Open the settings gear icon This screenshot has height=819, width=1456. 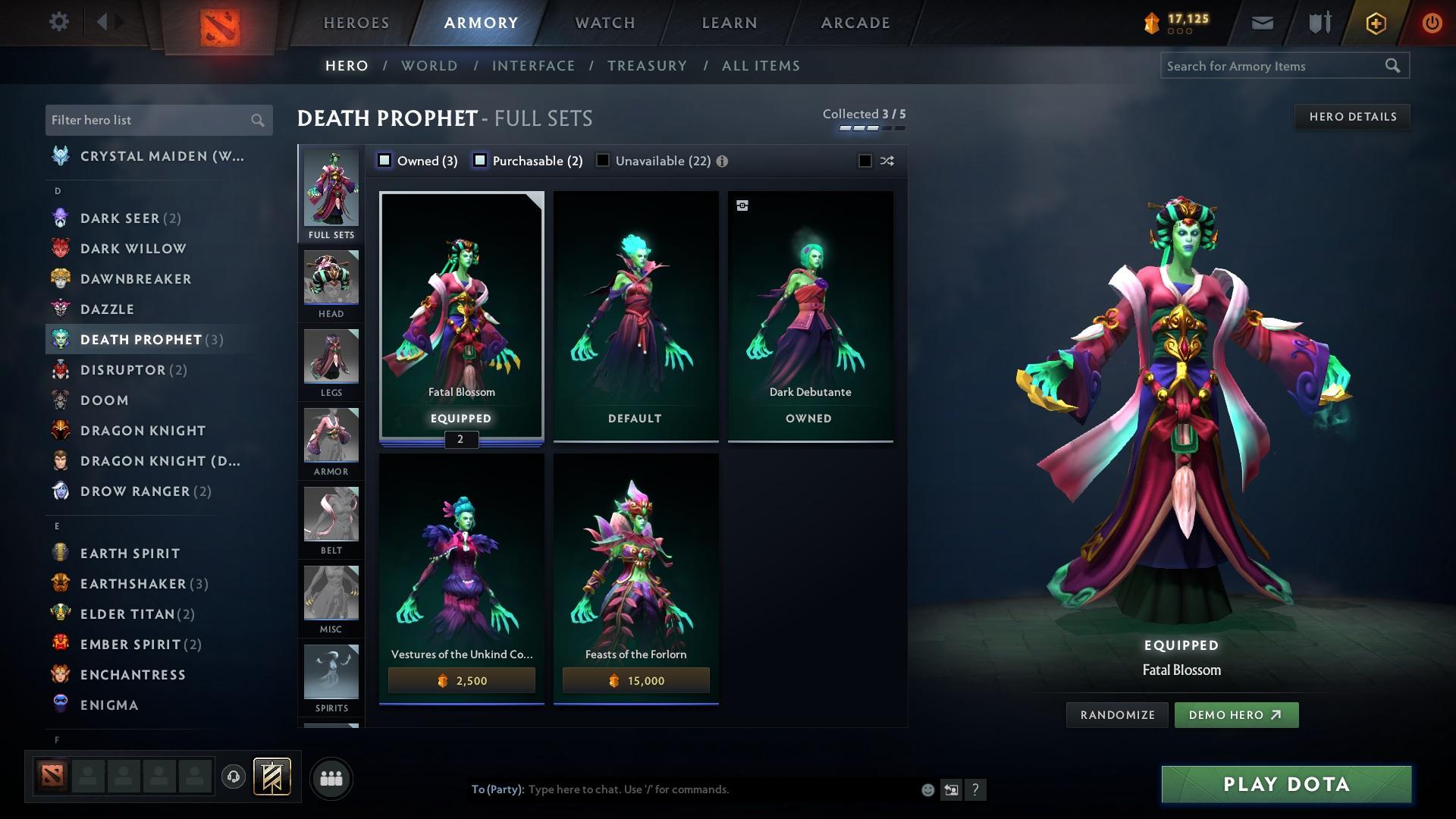click(x=58, y=22)
